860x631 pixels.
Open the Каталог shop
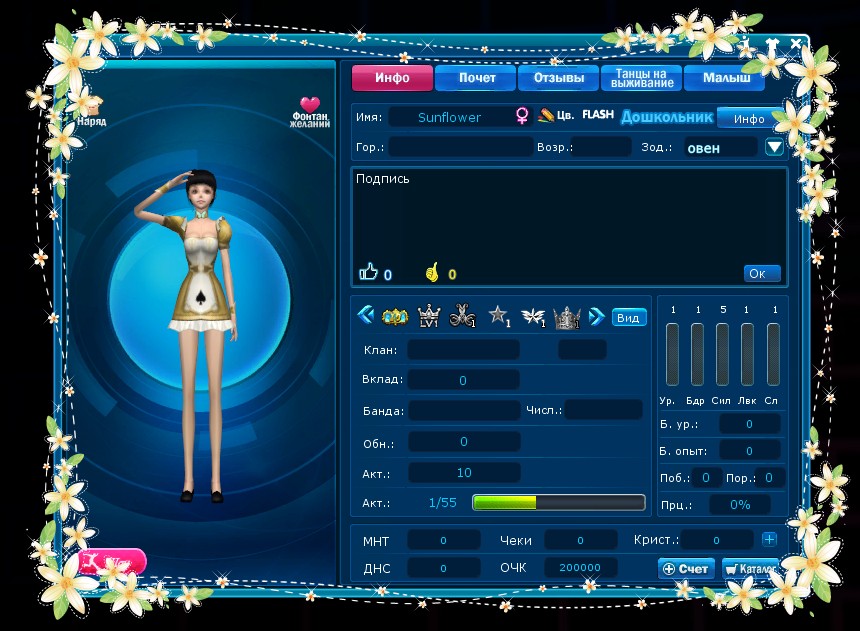[748, 568]
